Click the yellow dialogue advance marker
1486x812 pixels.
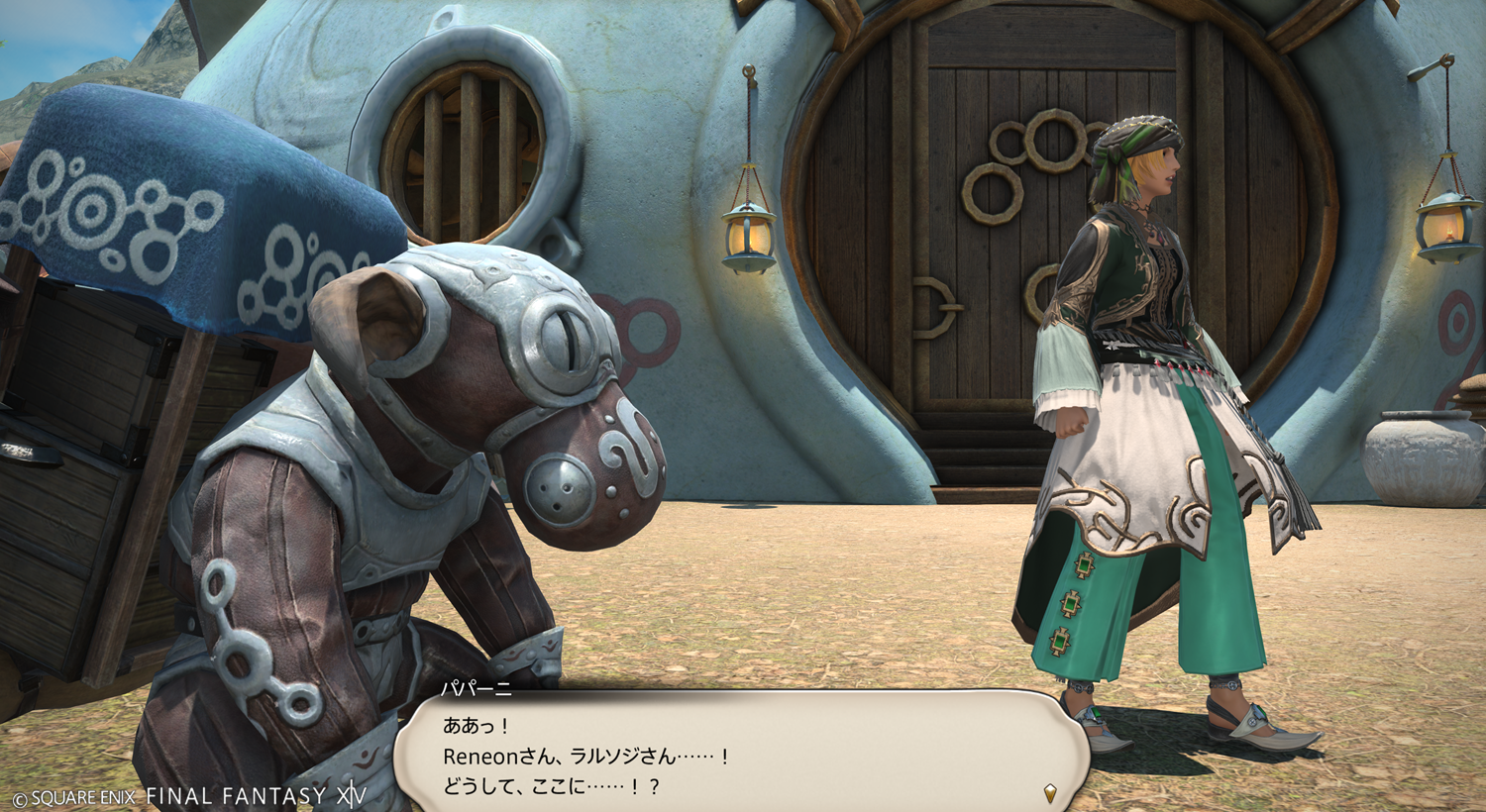click(x=1050, y=792)
